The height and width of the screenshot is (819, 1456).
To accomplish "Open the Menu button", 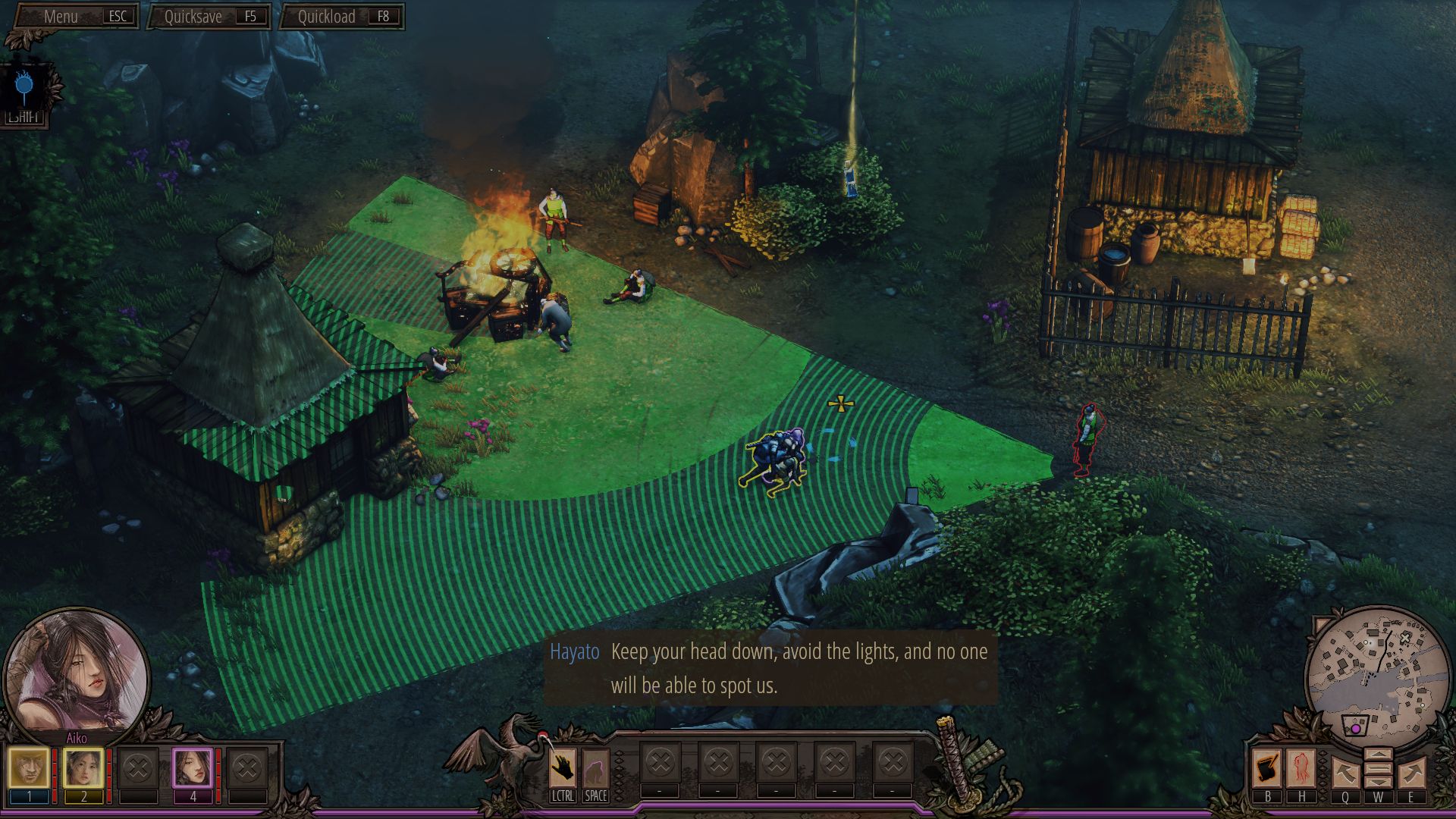I will tap(76, 17).
